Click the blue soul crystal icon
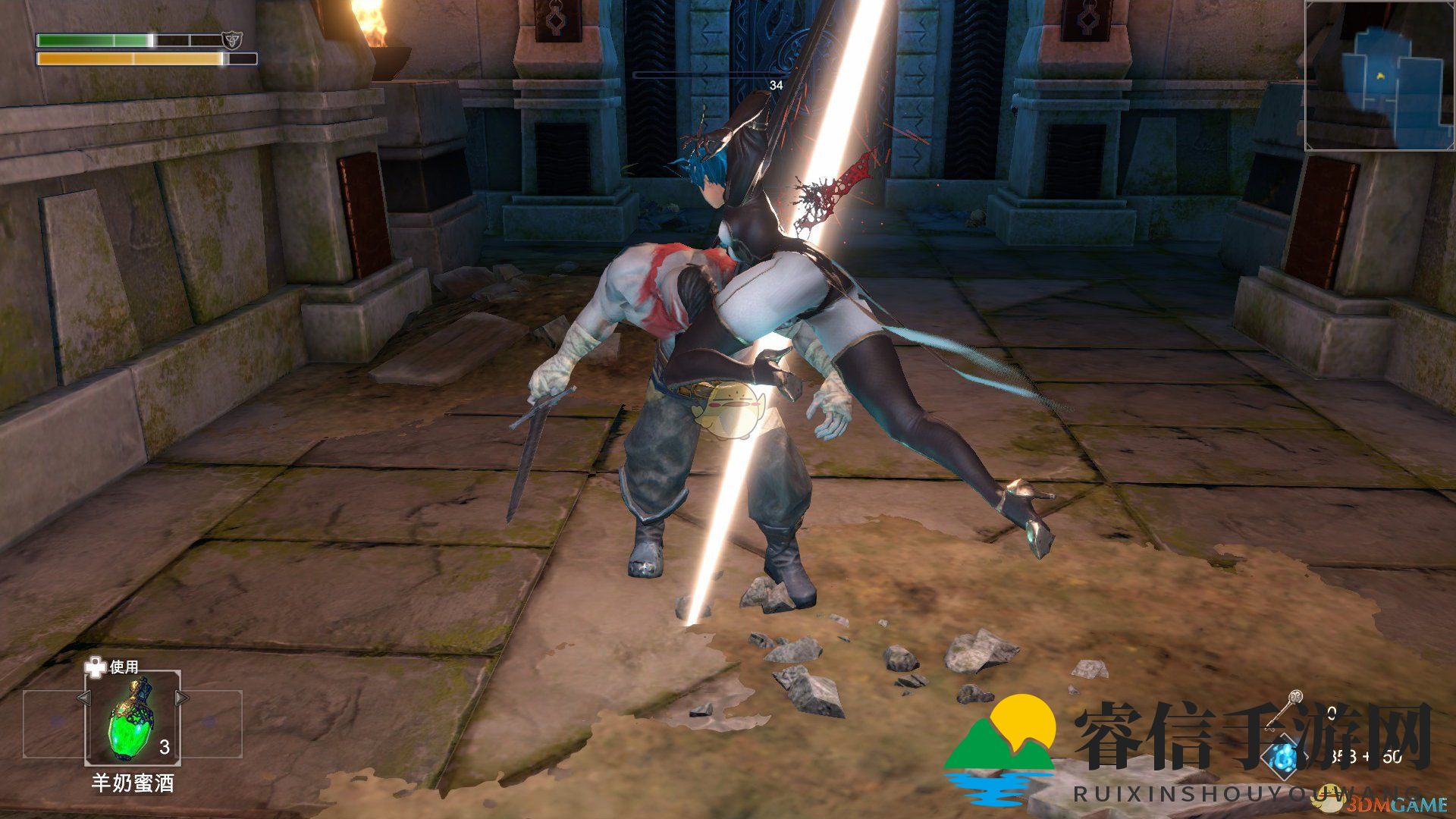Image resolution: width=1456 pixels, height=819 pixels. (1282, 756)
